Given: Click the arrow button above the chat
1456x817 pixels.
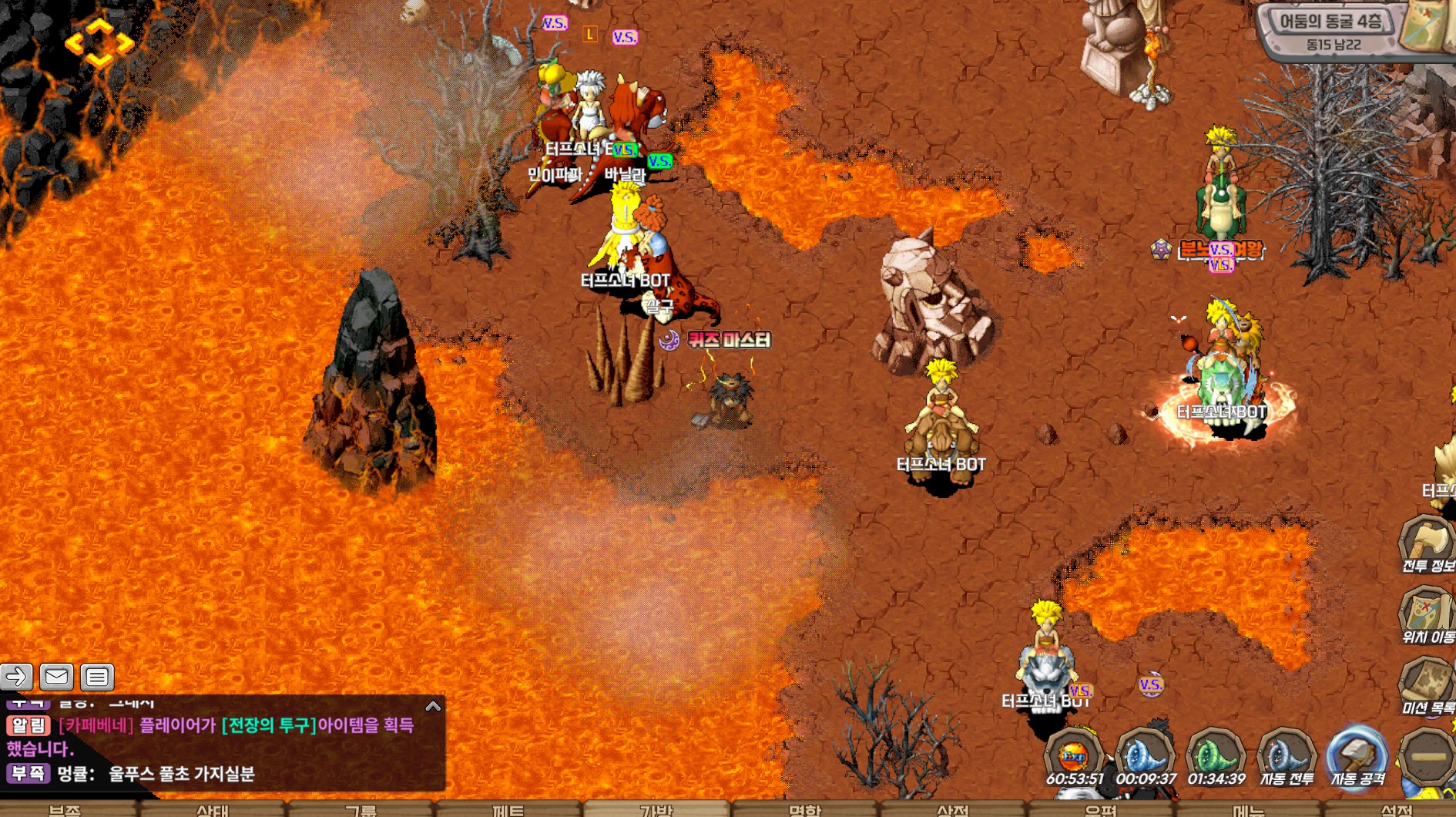Looking at the screenshot, I should [16, 677].
